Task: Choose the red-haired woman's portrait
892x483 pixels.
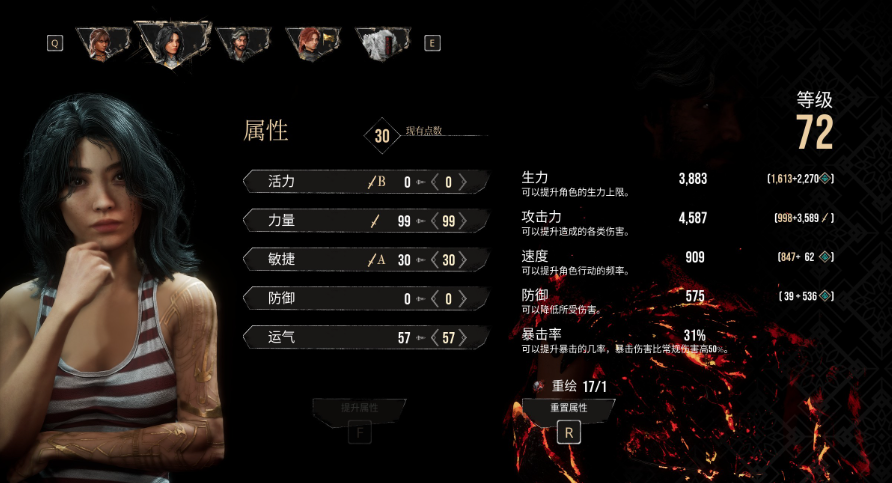Action: pos(309,43)
